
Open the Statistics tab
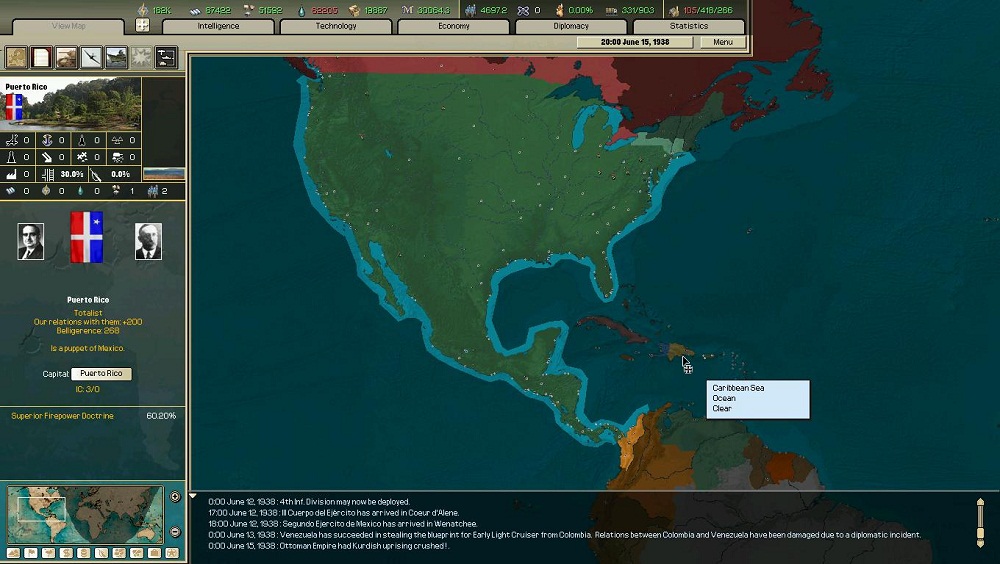tap(688, 26)
